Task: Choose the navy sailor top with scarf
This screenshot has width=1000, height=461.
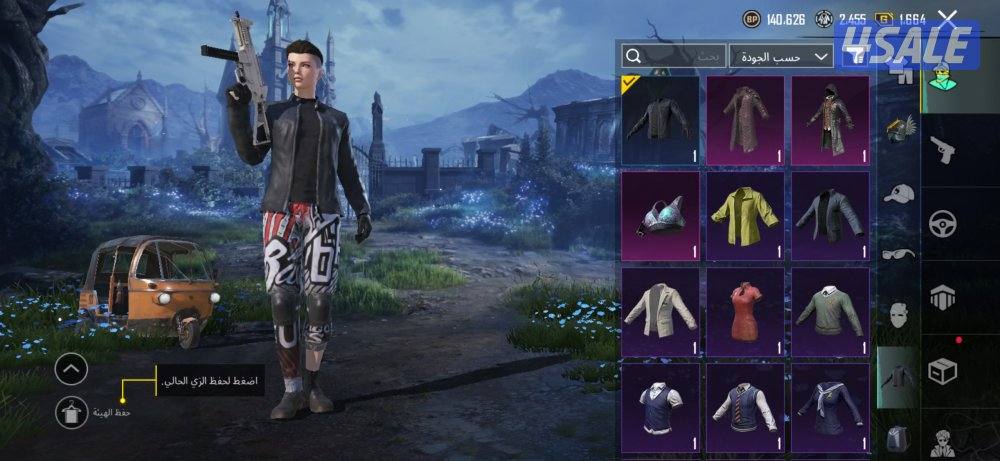Action: [x=829, y=405]
